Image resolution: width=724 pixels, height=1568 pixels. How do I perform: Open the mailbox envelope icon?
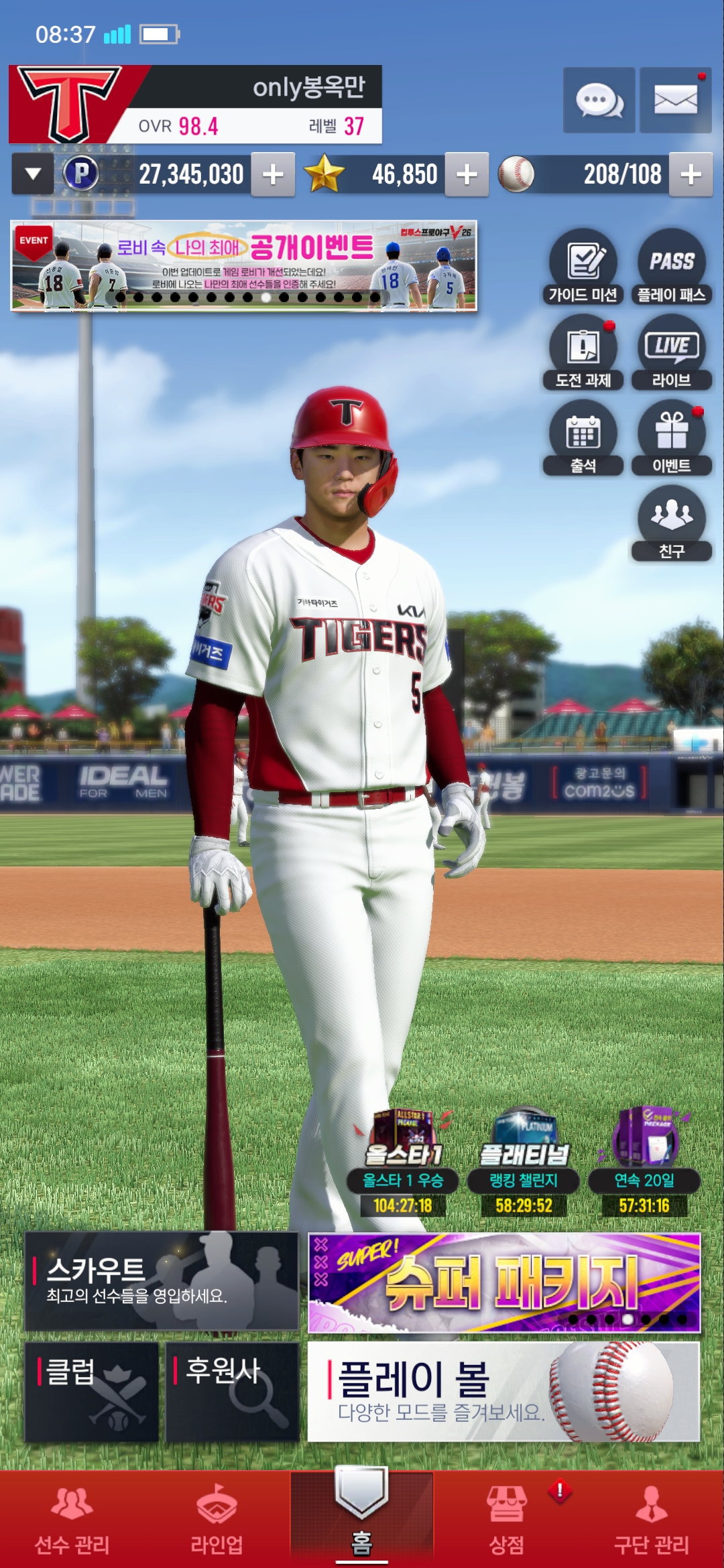[675, 101]
